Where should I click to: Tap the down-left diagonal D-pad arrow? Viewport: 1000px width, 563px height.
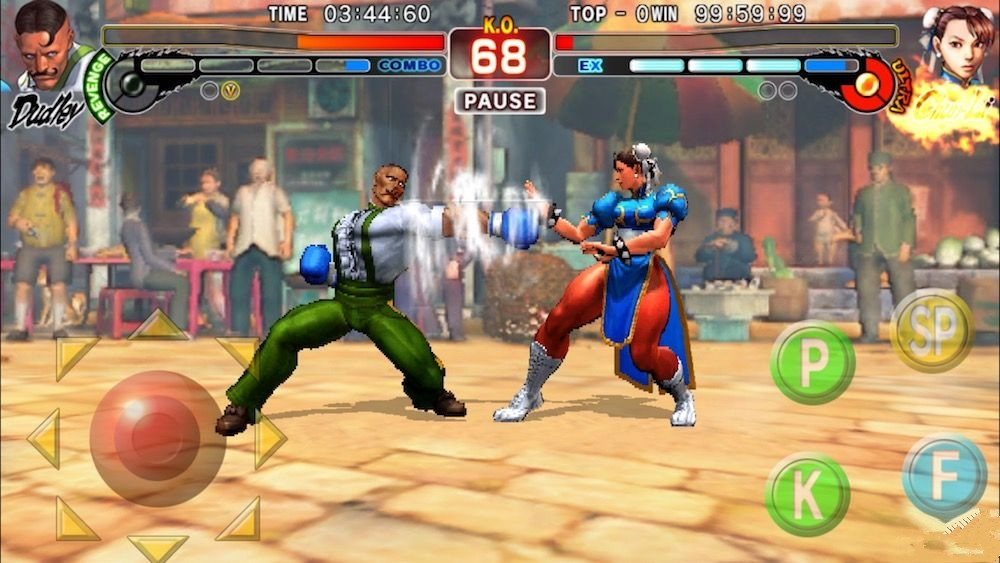74,520
